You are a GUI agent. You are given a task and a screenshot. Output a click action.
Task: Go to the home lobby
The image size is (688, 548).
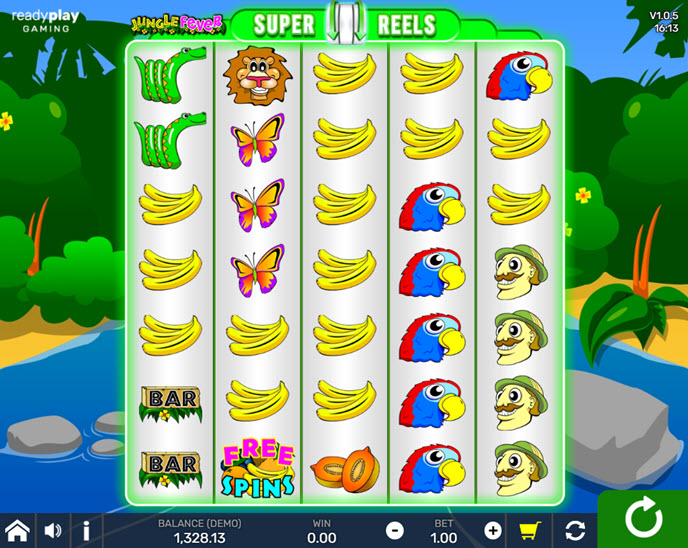click(x=17, y=530)
